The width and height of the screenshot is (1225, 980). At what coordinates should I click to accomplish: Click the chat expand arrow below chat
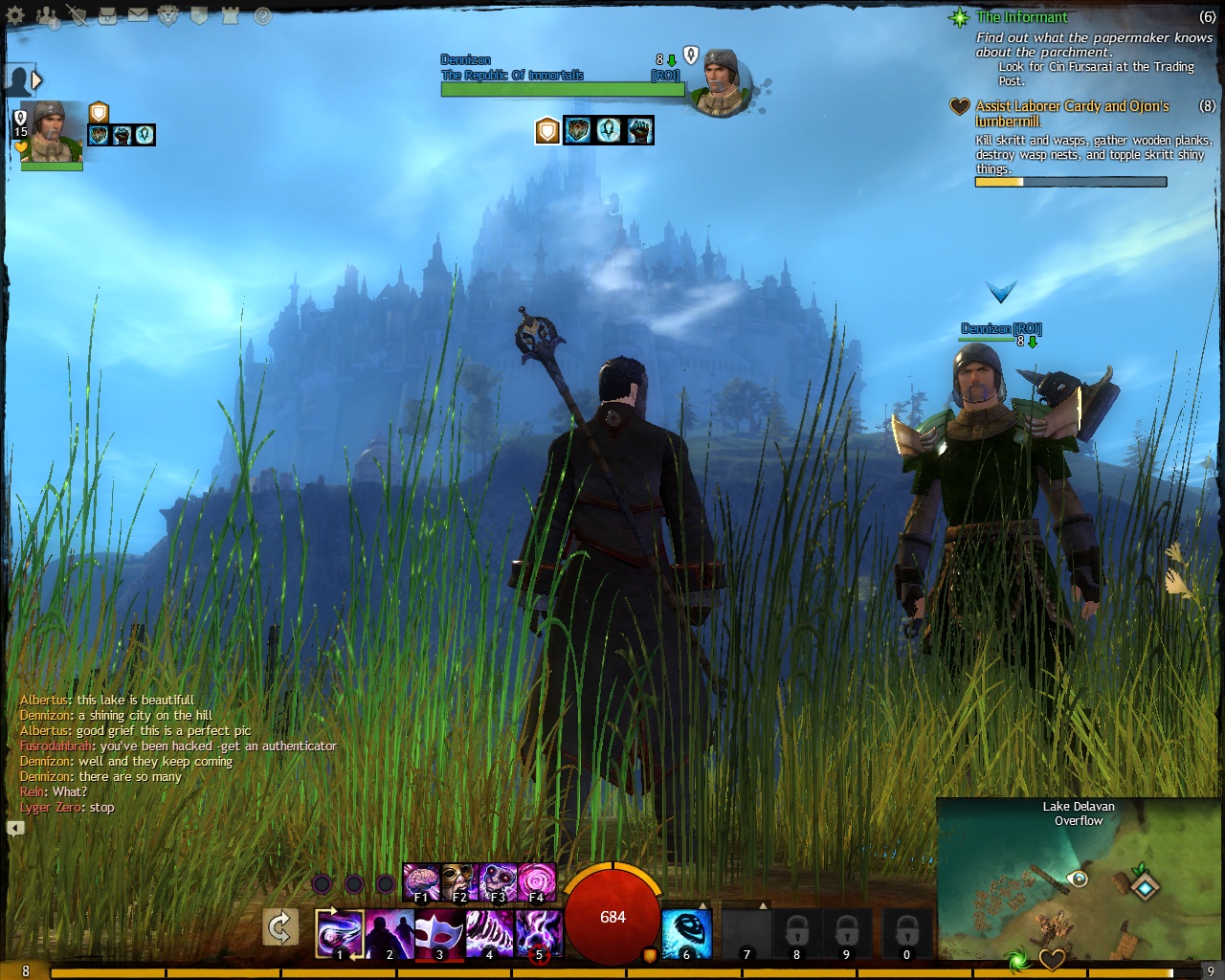[15, 828]
